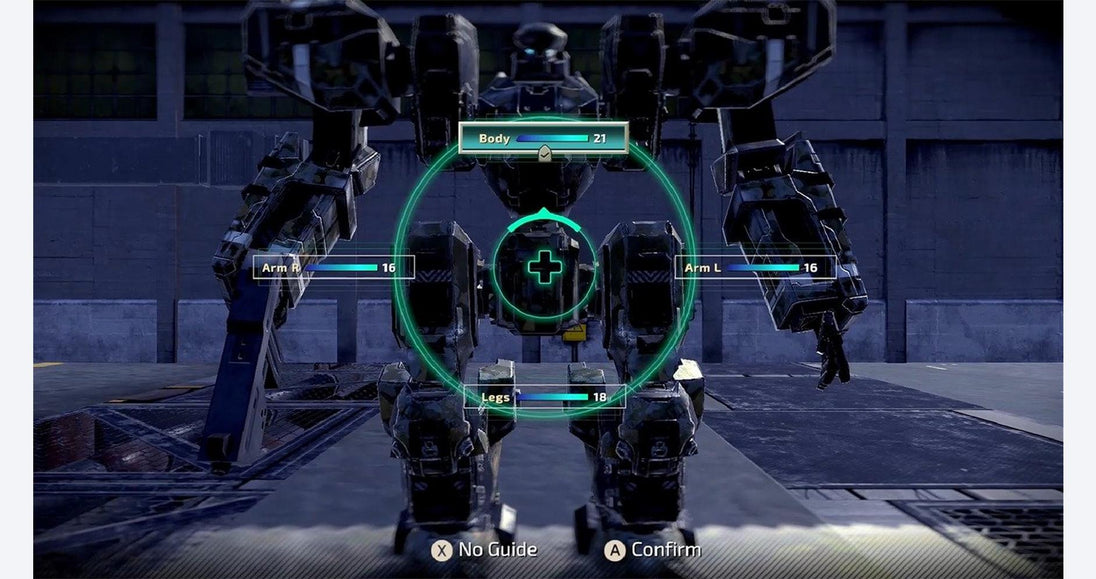Image resolution: width=1096 pixels, height=579 pixels.
Task: Confirm the target selection
Action: [653, 549]
